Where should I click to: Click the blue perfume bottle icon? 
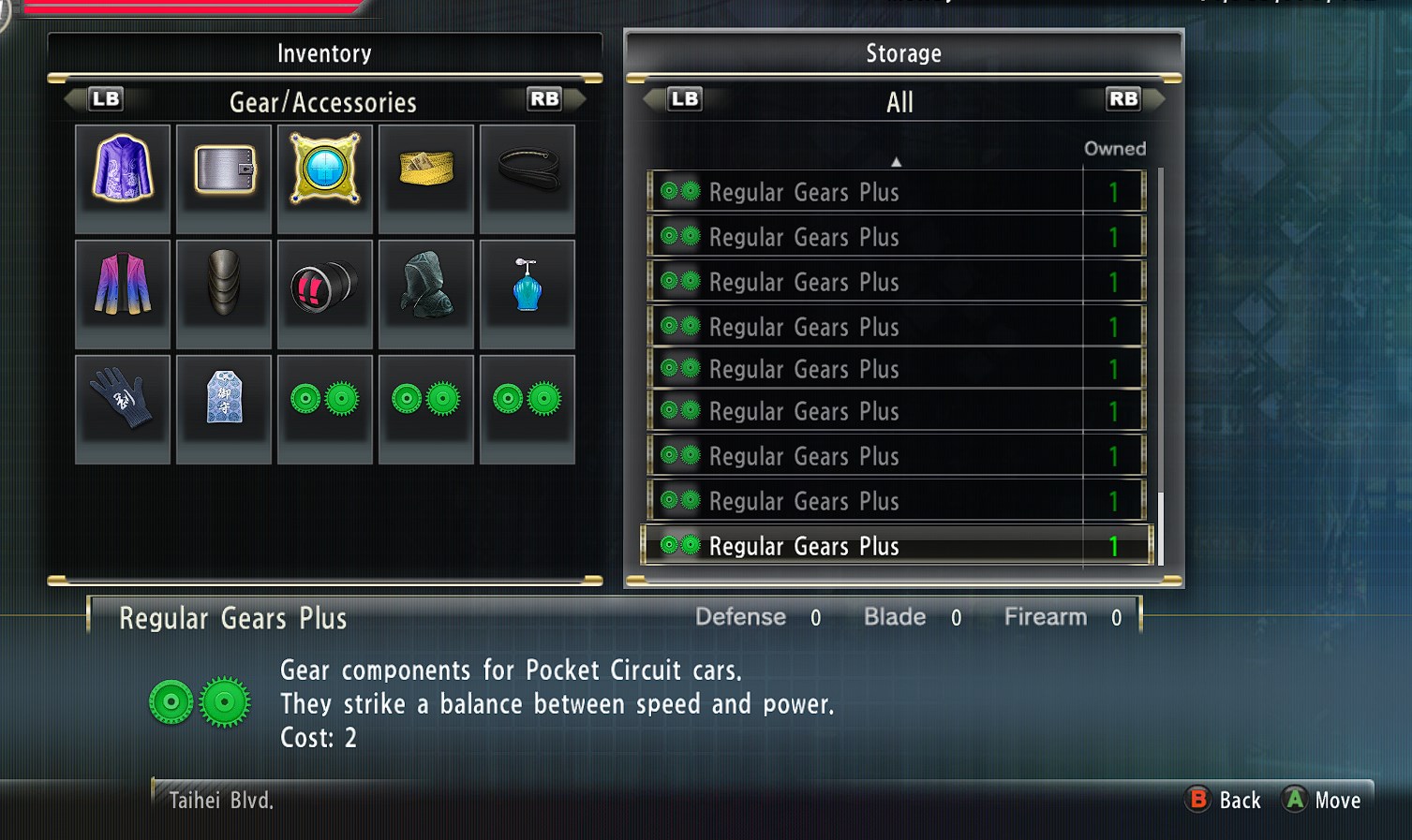click(527, 292)
